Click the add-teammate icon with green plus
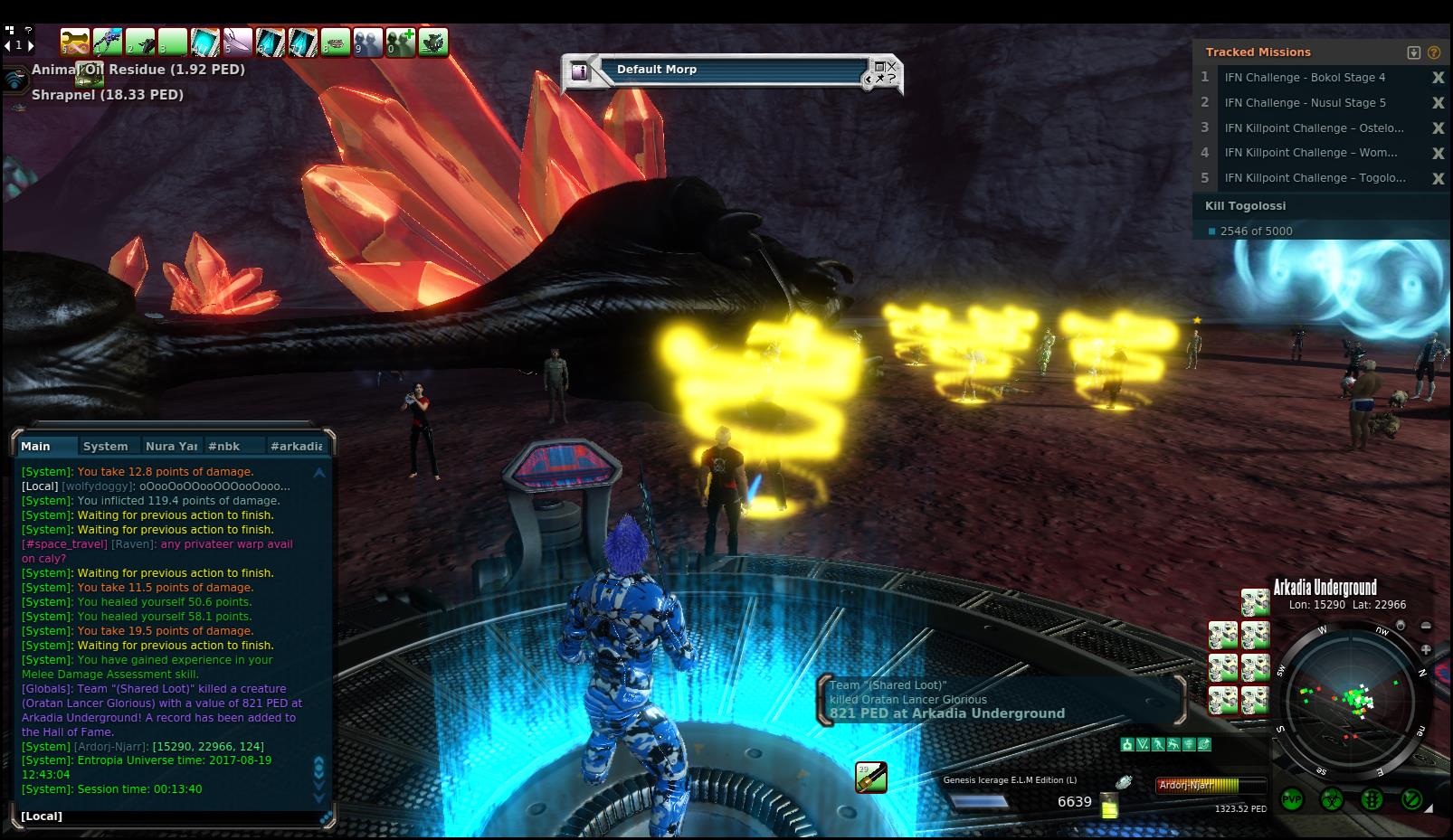Image resolution: width=1453 pixels, height=840 pixels. pyautogui.click(x=401, y=42)
